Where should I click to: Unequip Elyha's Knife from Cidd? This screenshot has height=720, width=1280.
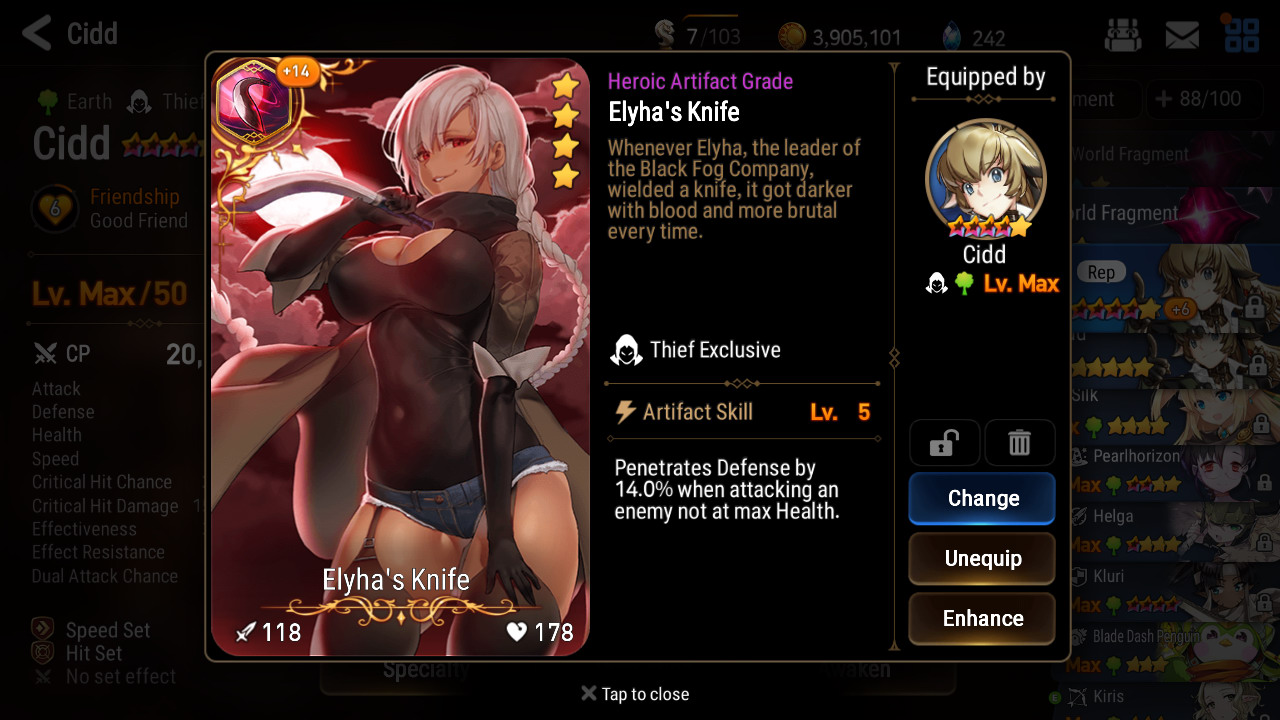[x=981, y=558]
